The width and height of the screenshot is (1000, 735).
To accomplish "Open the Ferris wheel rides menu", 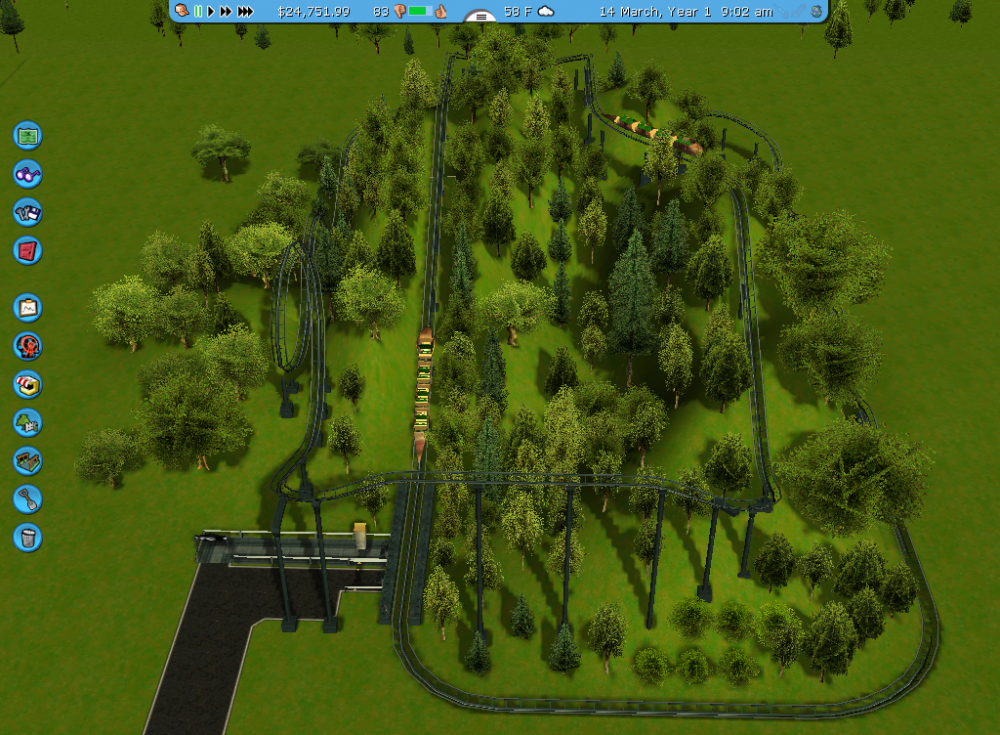I will [x=27, y=346].
